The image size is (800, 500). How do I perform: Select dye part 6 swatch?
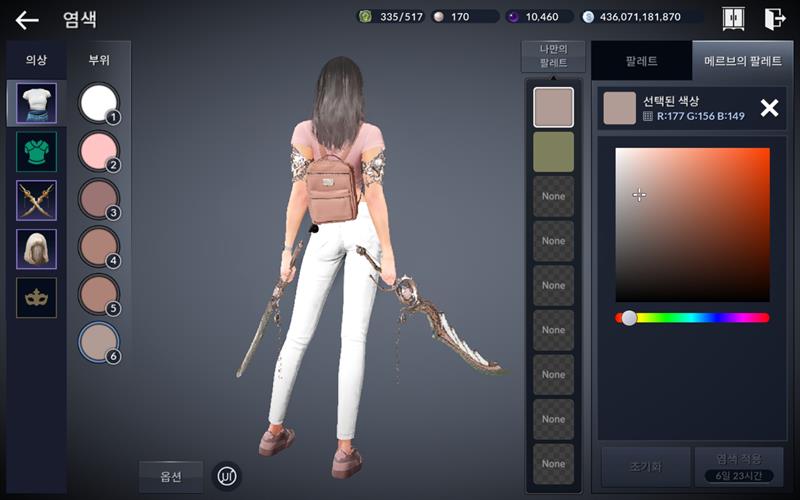pyautogui.click(x=98, y=342)
